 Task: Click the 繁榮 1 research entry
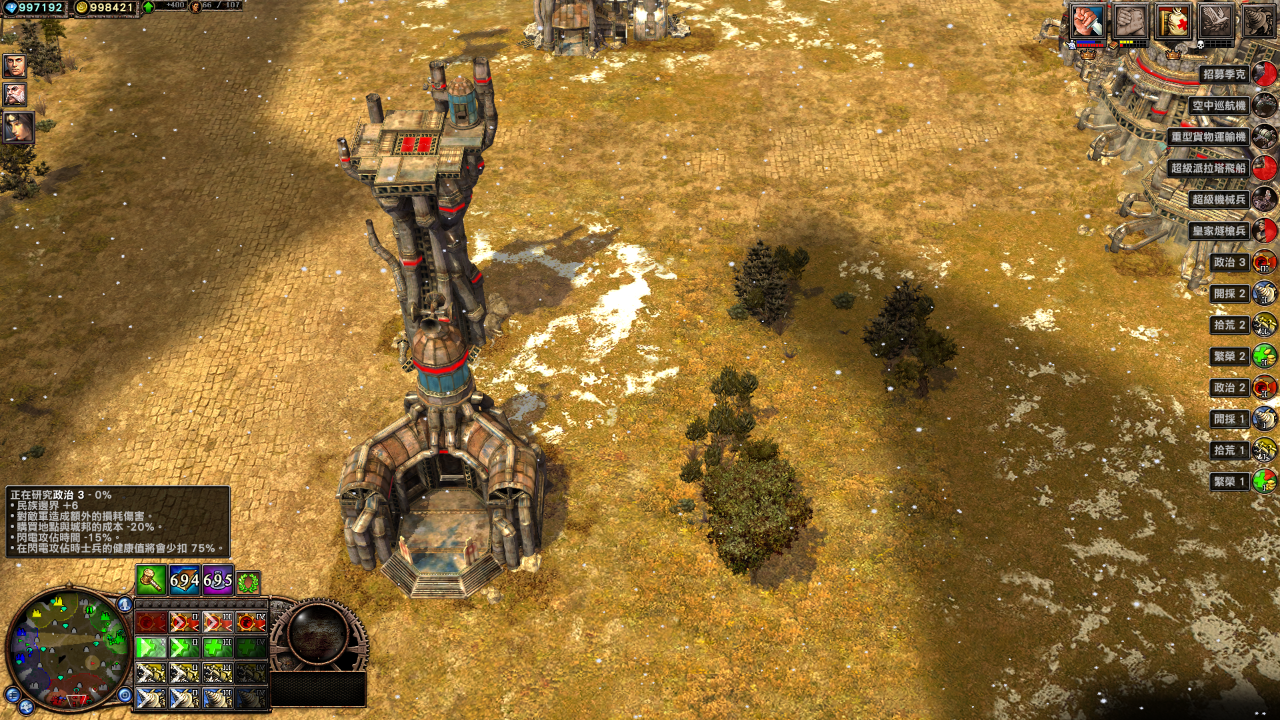coord(1229,481)
